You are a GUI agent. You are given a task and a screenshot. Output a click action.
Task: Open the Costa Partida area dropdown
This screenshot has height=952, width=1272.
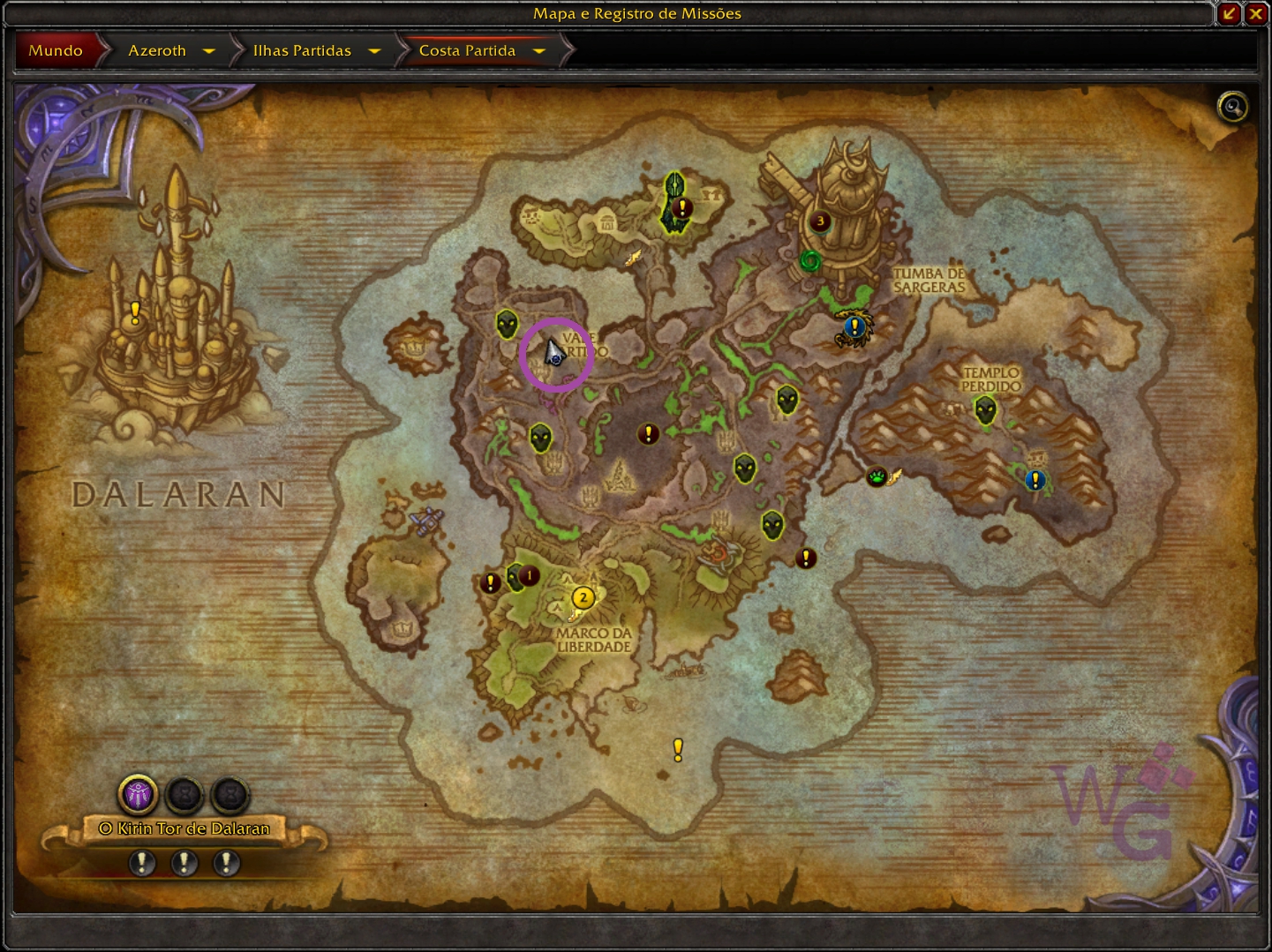[539, 51]
